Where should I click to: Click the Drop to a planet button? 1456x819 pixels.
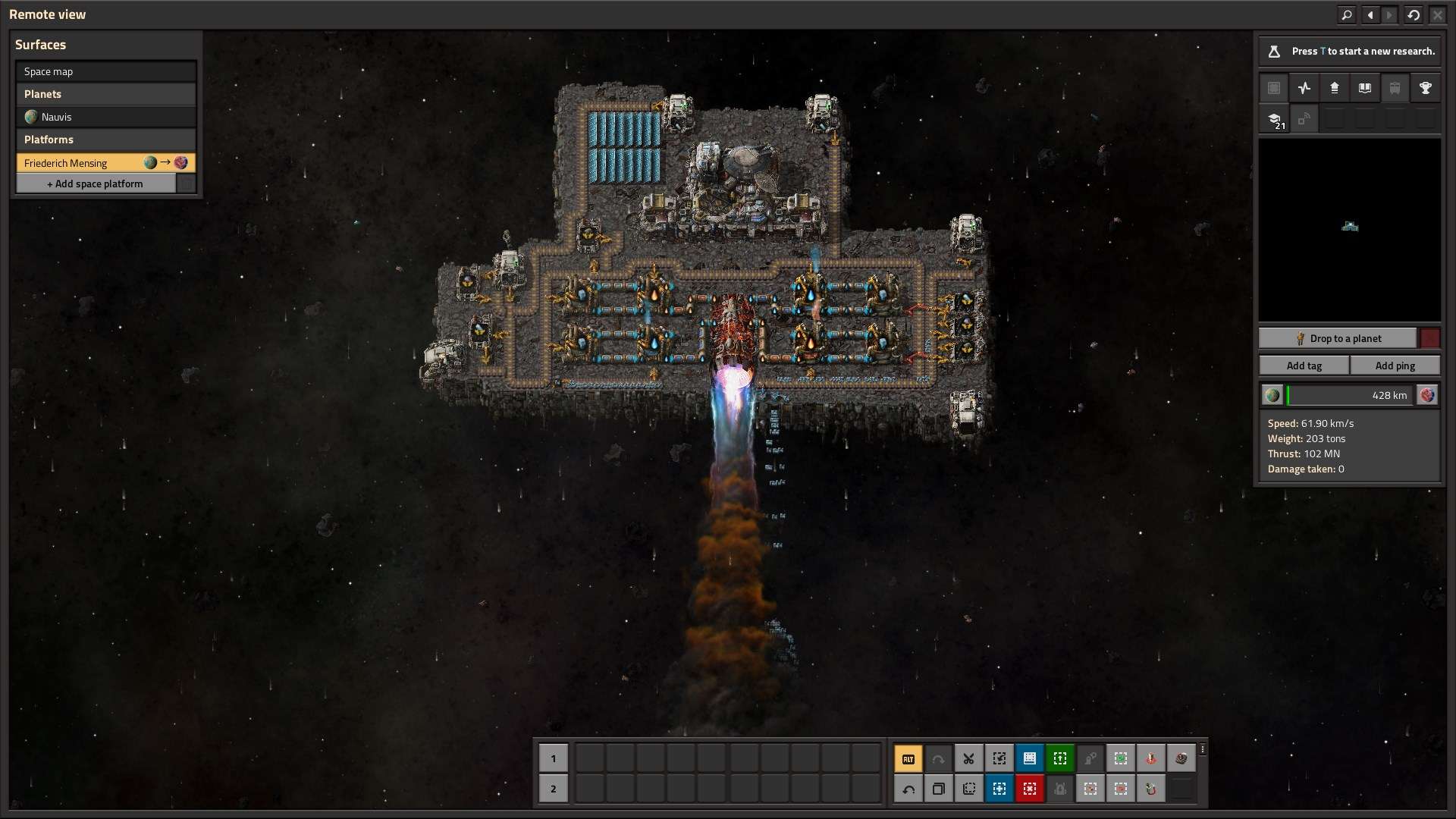point(1338,338)
